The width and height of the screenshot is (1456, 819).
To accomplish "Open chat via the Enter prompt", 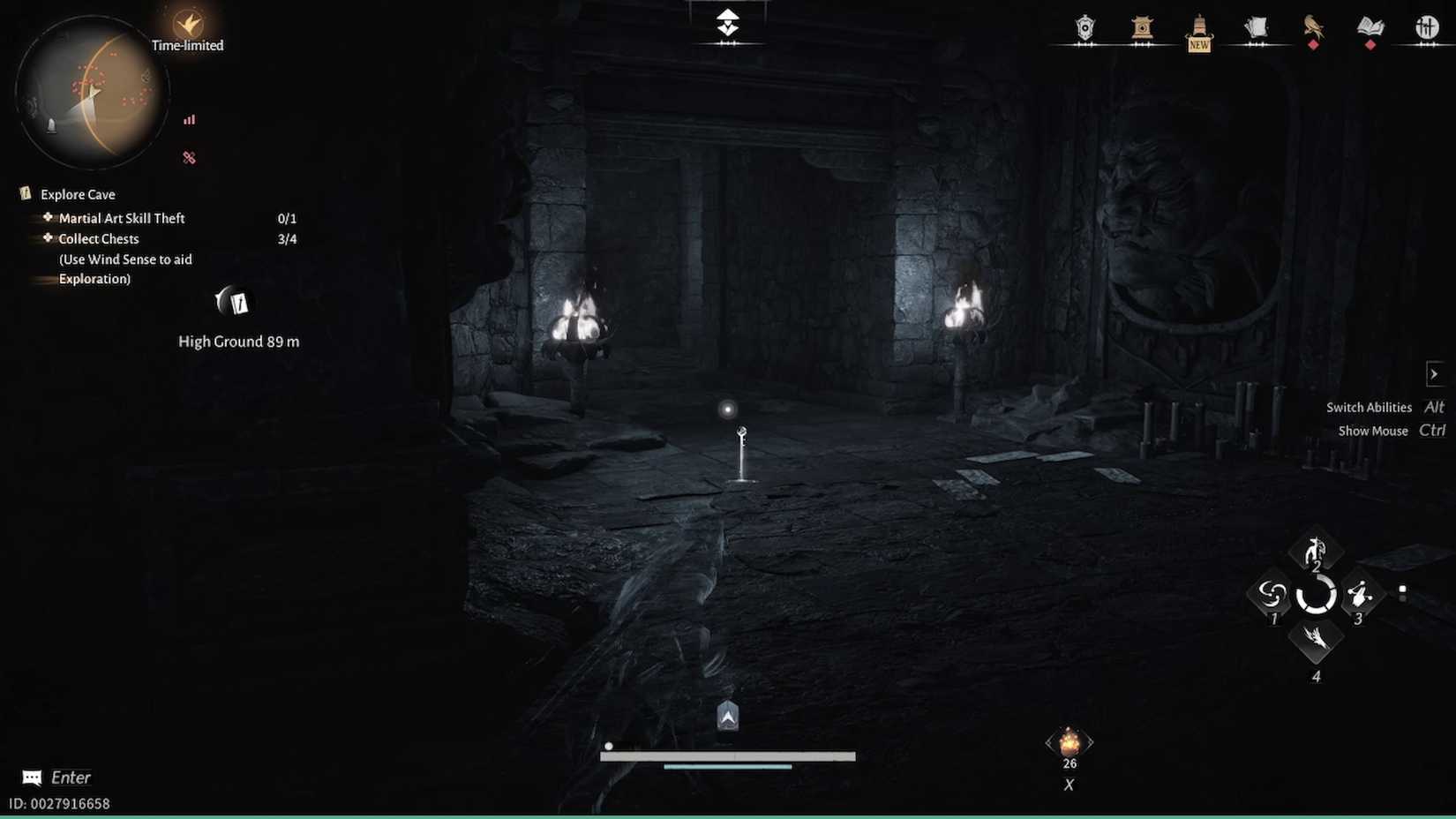I will (55, 777).
